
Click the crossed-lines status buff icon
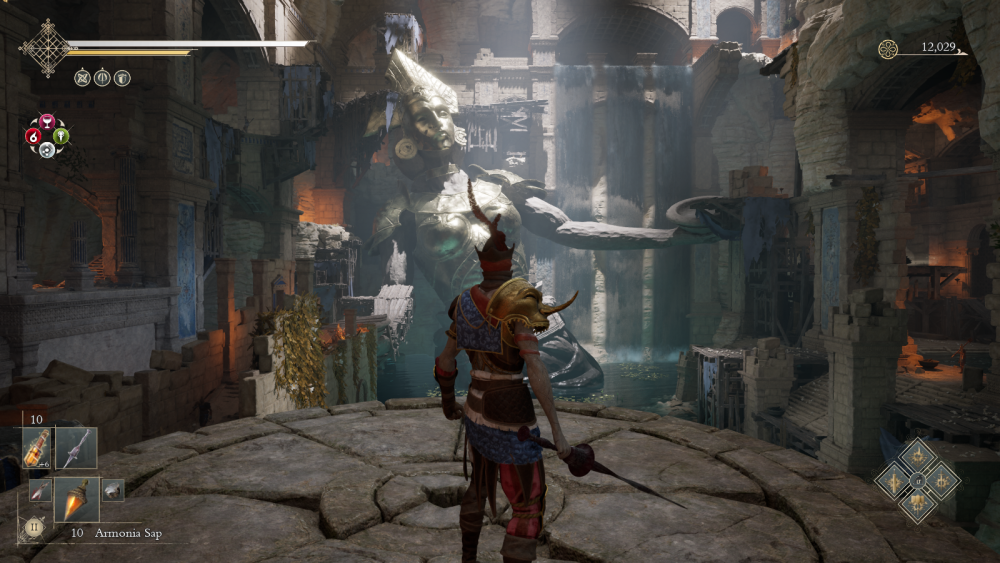coord(83,77)
